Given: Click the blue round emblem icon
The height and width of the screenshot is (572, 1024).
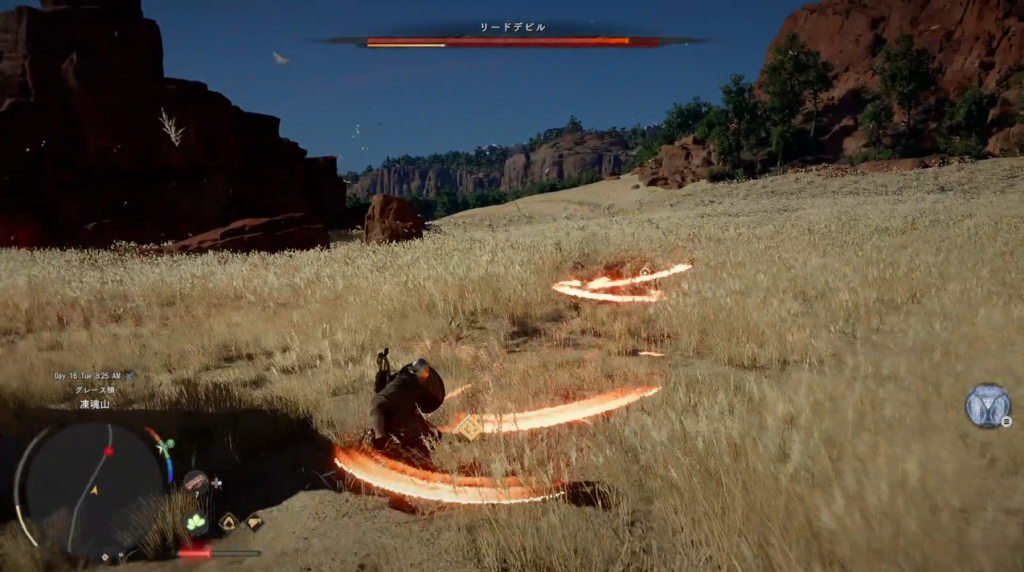Looking at the screenshot, I should (x=986, y=405).
